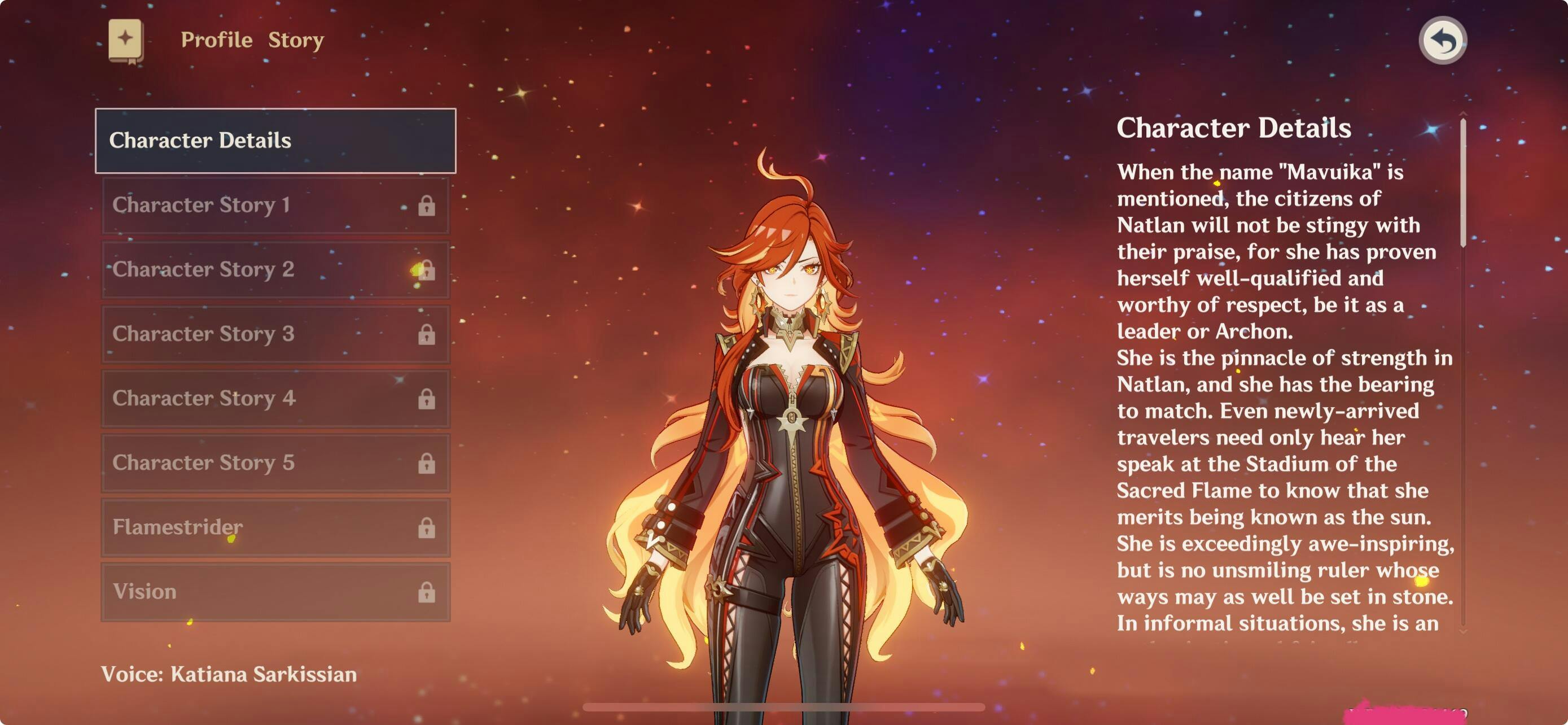Viewport: 1568px width, 725px height.
Task: Choose Character Story 2 in the list
Action: click(275, 270)
